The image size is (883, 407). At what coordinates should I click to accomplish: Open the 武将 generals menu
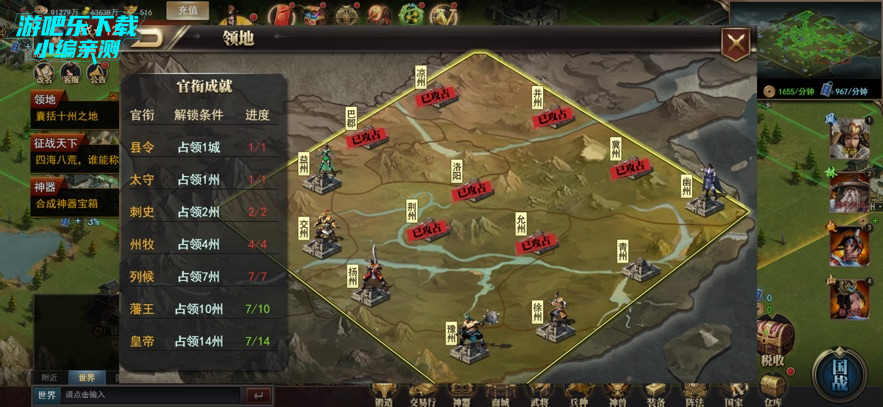click(x=539, y=393)
